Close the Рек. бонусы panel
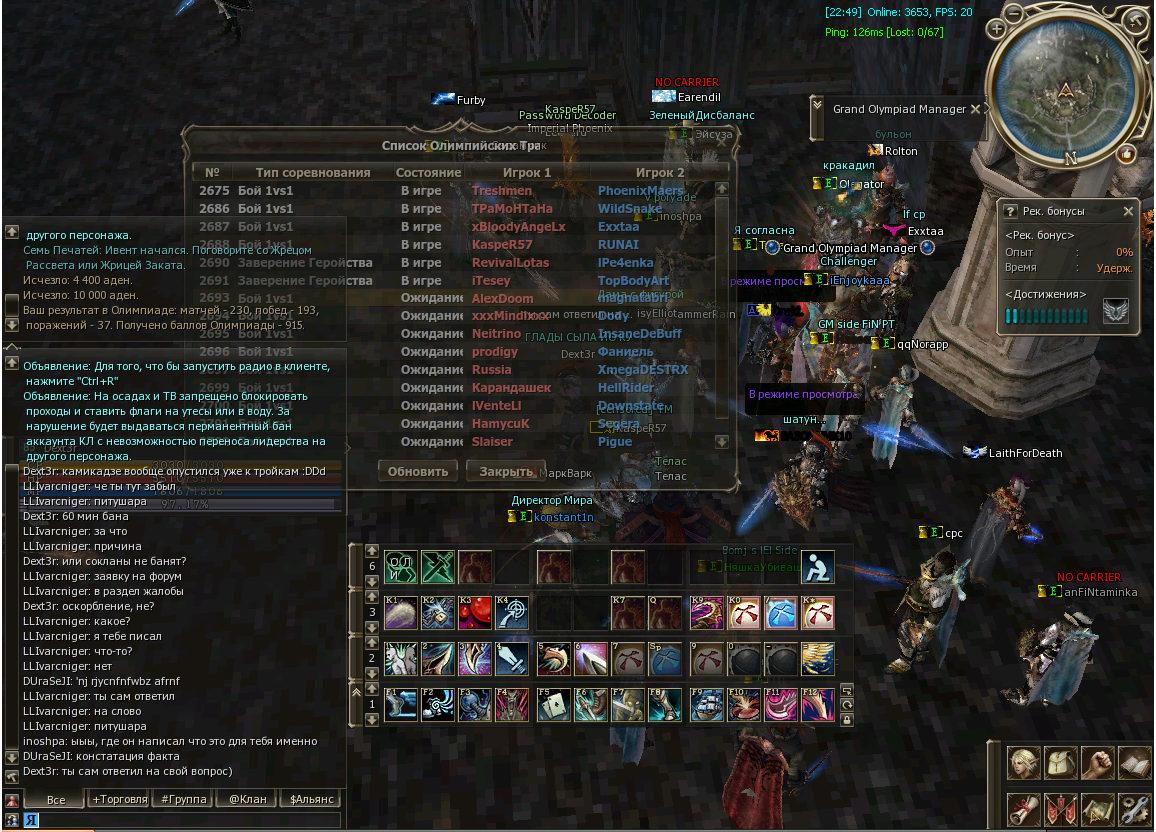Screen dimensions: 1156x832 [x=1128, y=211]
